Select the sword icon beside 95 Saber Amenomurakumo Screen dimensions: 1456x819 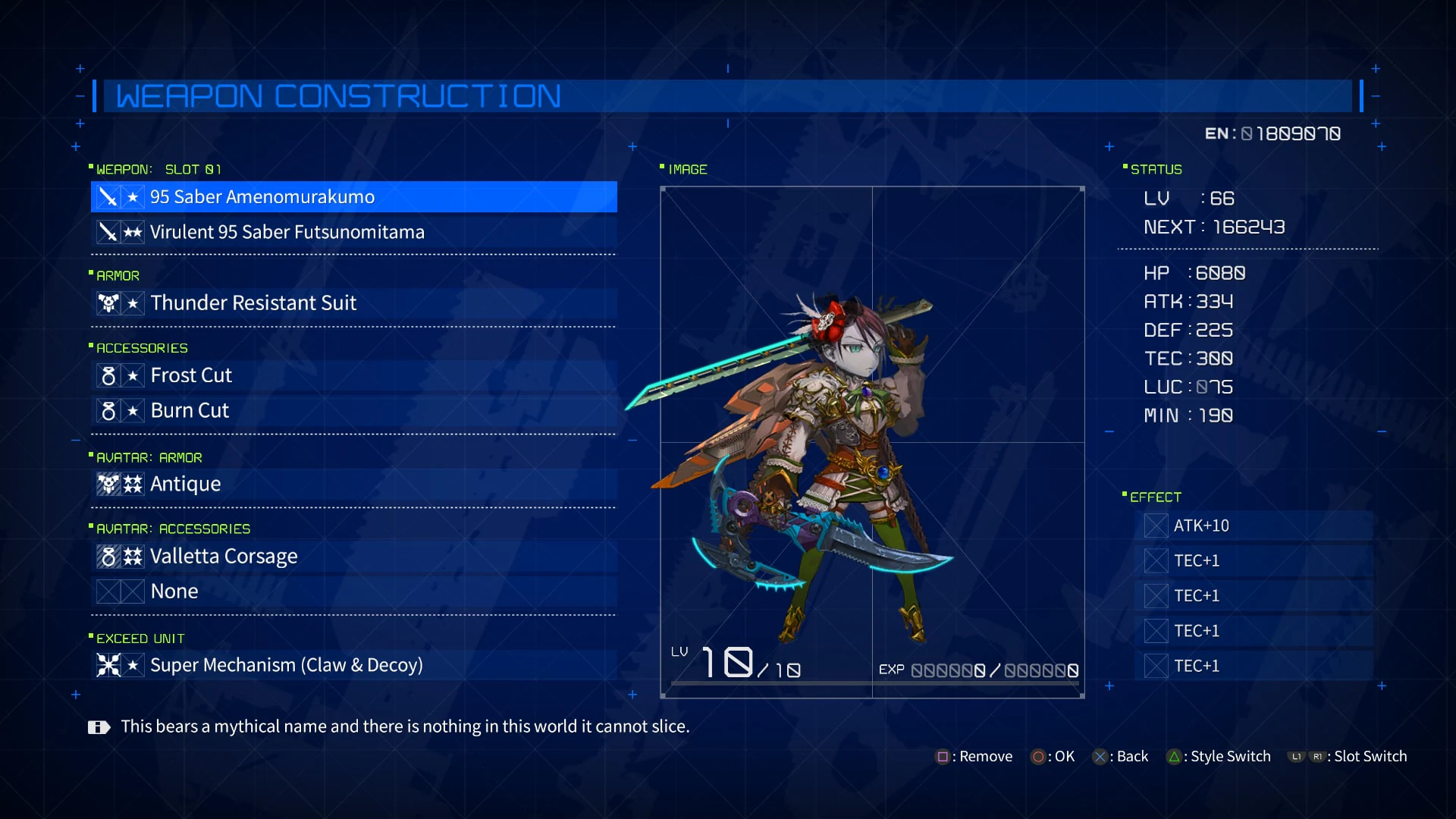tap(111, 196)
